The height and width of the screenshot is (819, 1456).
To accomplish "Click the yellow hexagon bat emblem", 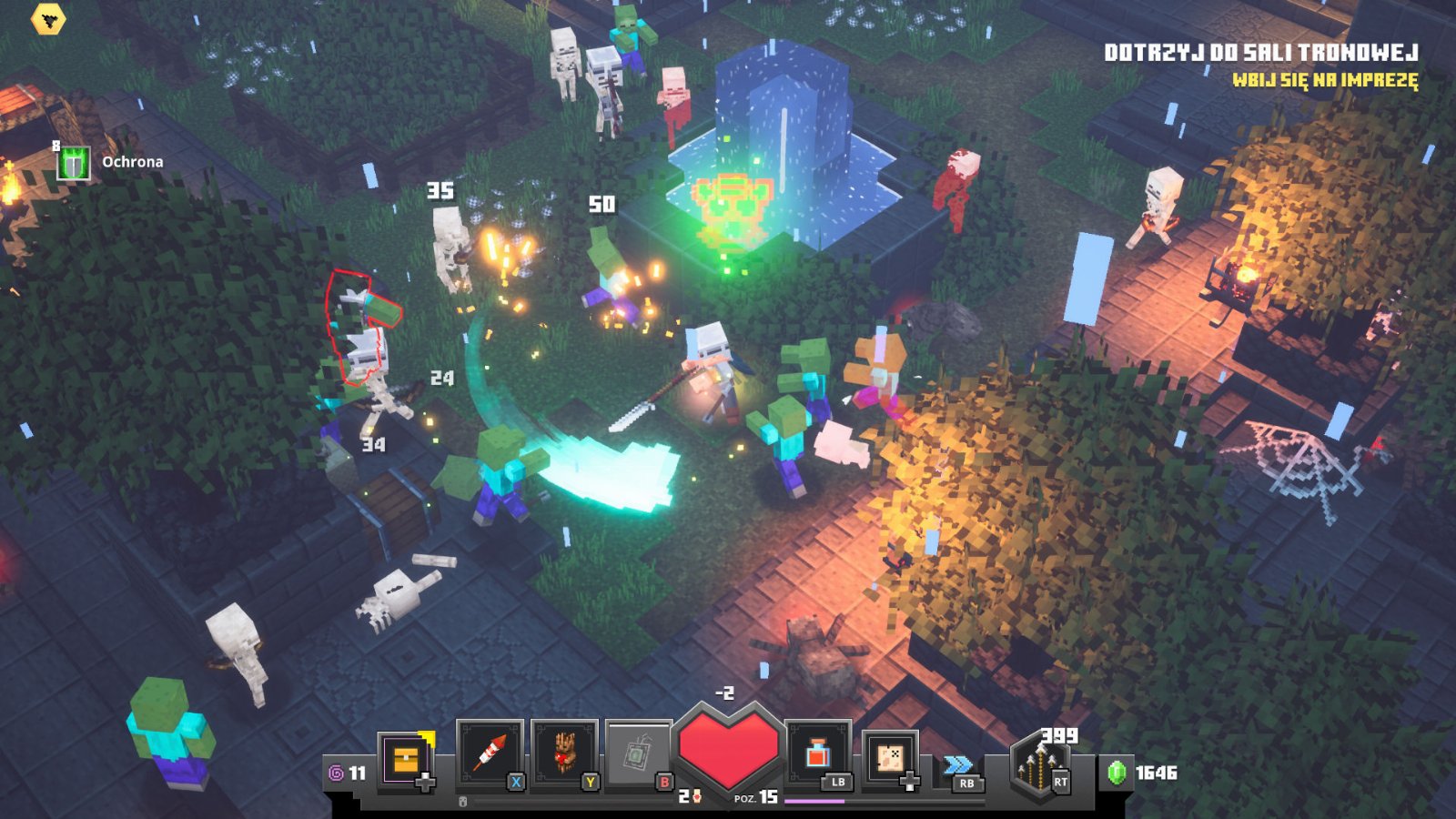I will (47, 18).
